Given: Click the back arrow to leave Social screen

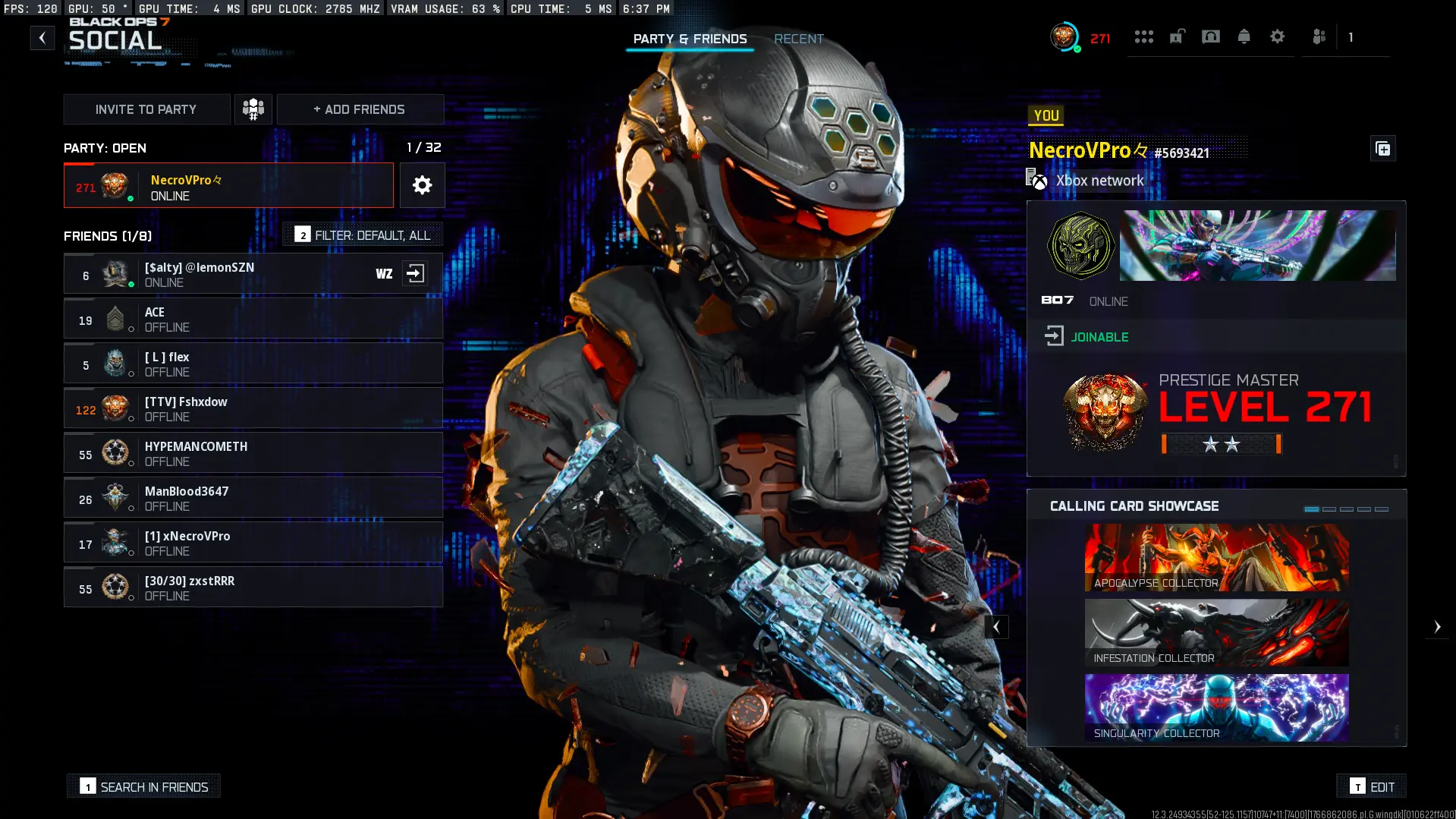Looking at the screenshot, I should coord(42,37).
